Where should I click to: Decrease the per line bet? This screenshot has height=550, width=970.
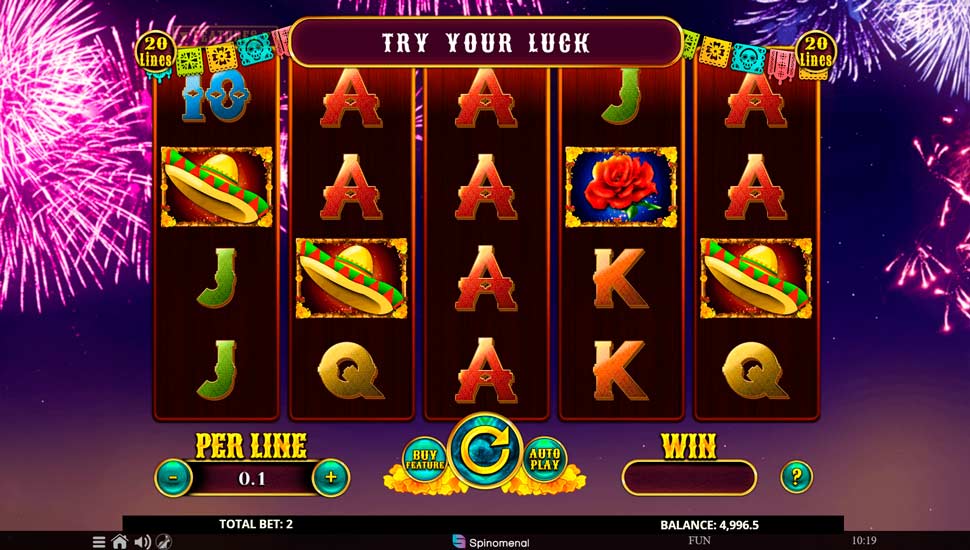[x=173, y=478]
